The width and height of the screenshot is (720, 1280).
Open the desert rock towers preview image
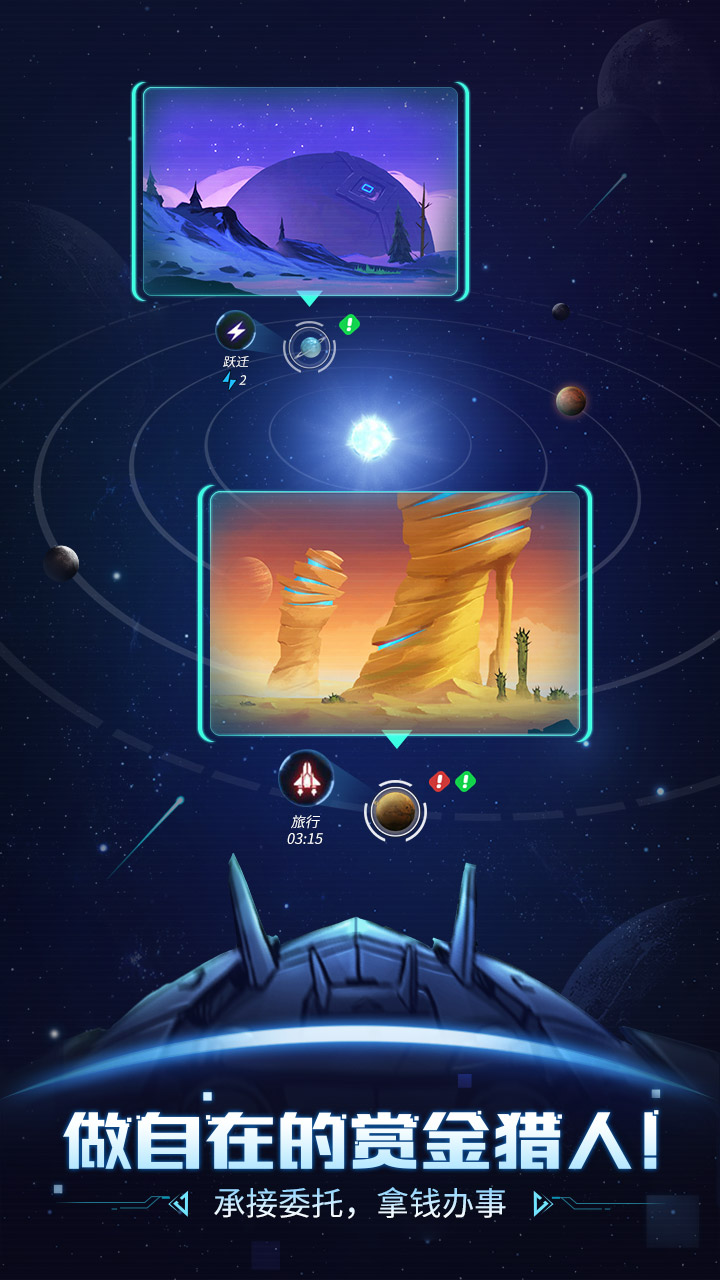click(395, 613)
